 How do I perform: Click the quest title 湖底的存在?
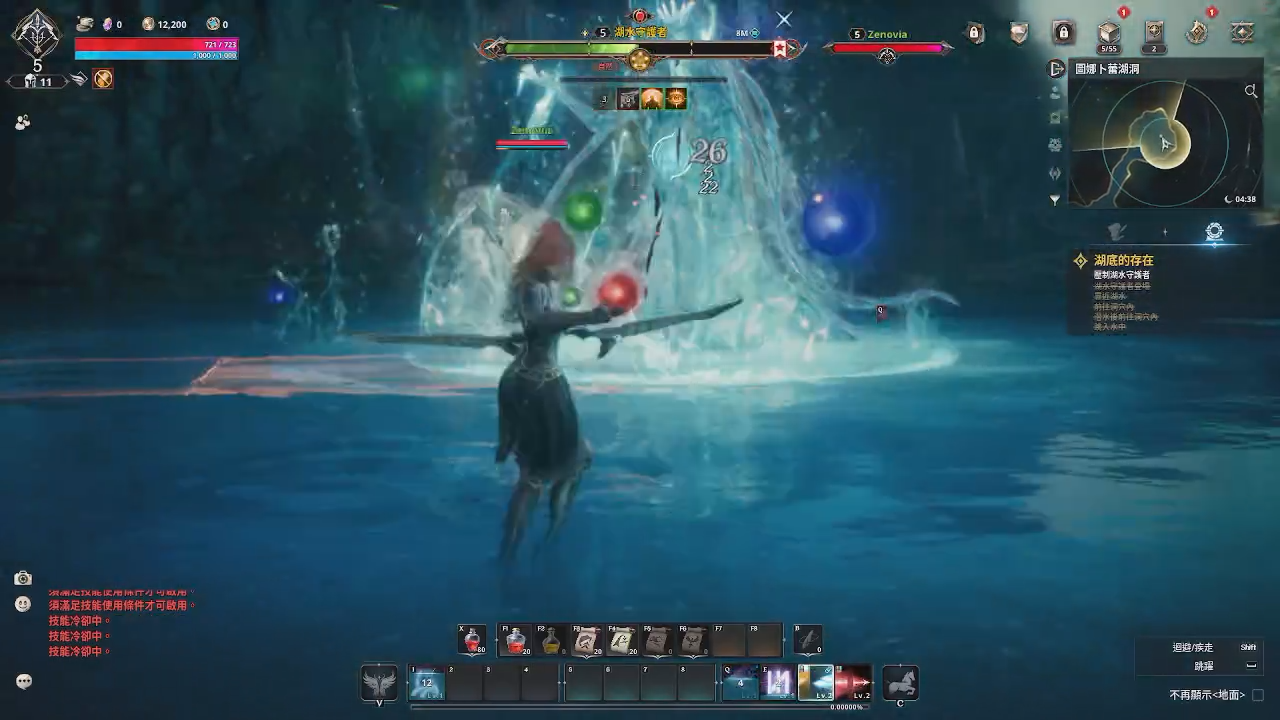click(x=1124, y=258)
